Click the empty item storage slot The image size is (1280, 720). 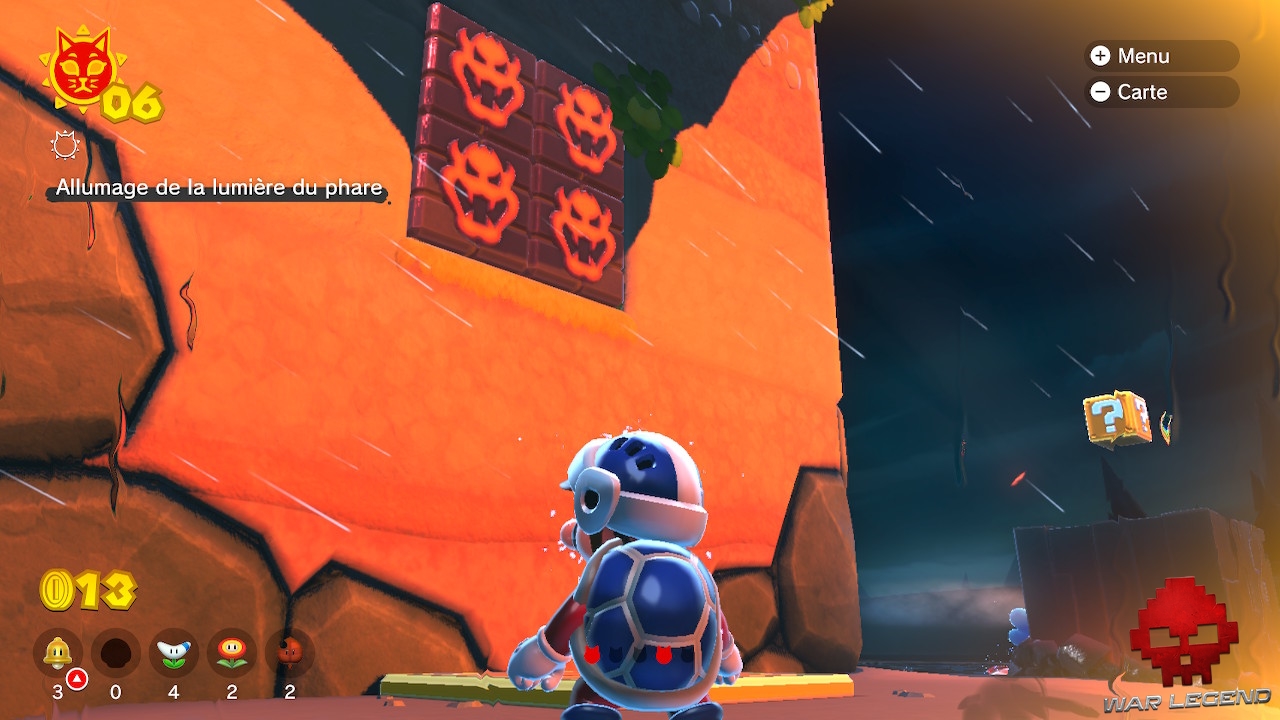[x=117, y=652]
